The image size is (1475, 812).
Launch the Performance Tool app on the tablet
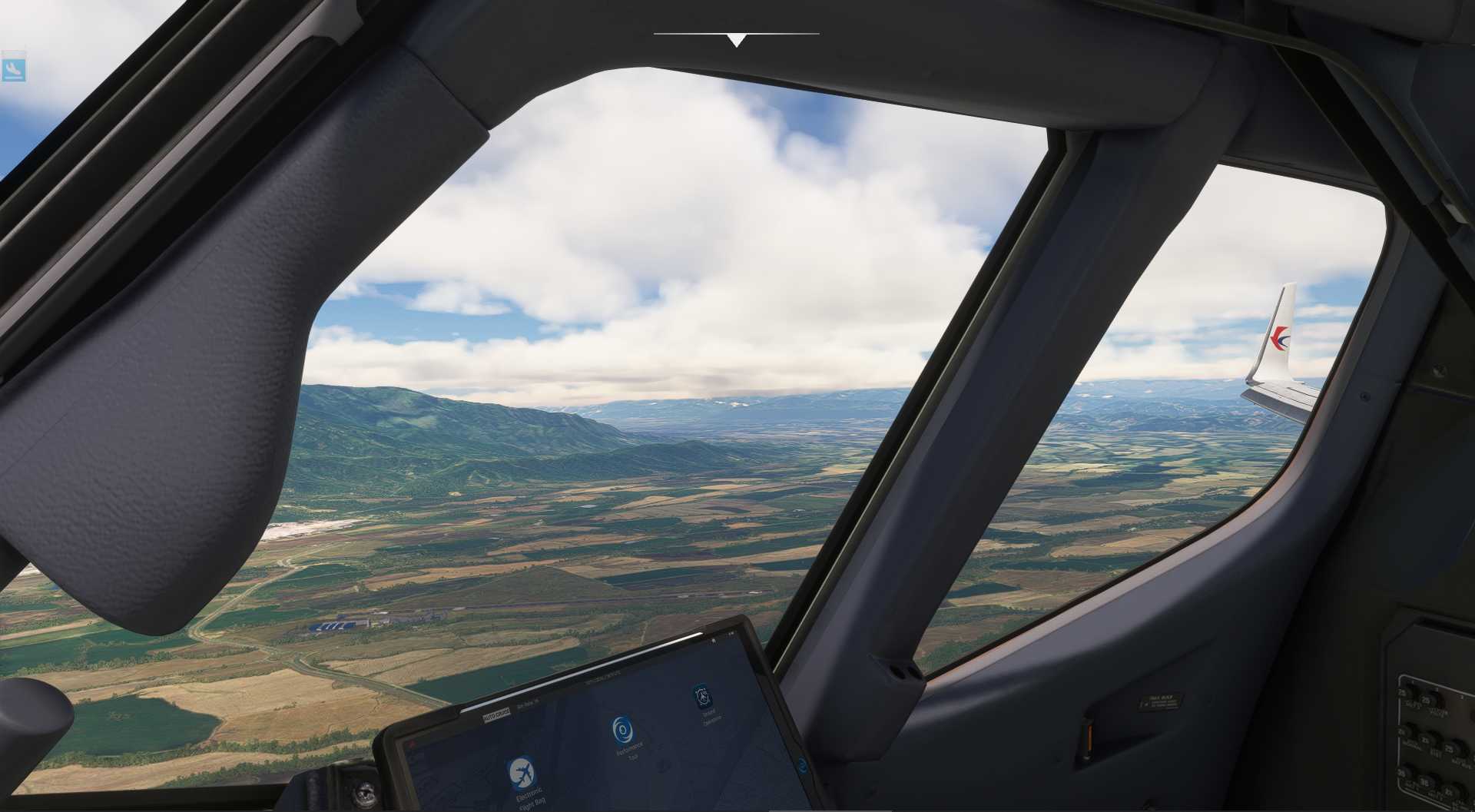[623, 730]
